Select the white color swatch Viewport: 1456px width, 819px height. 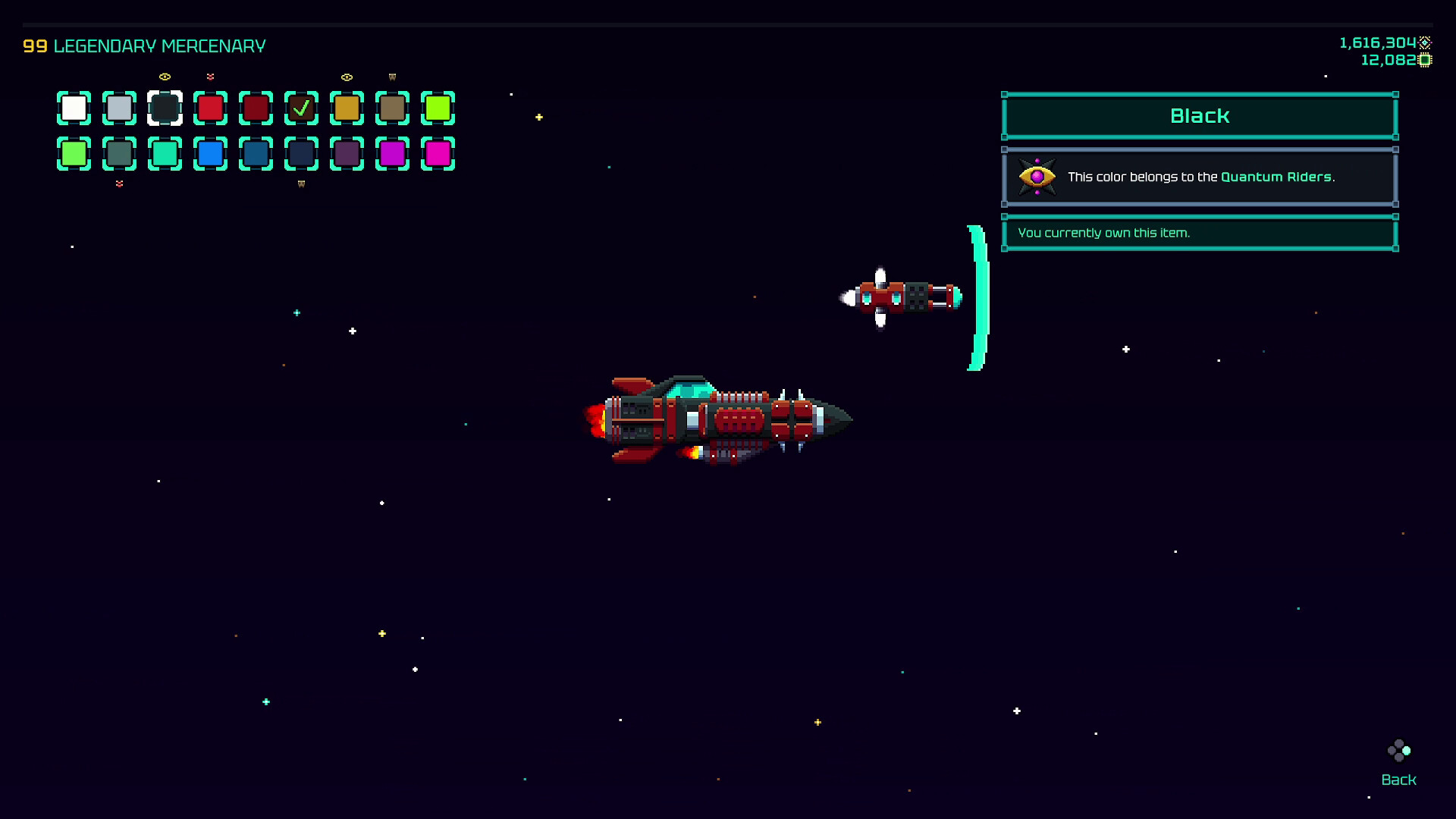point(73,108)
